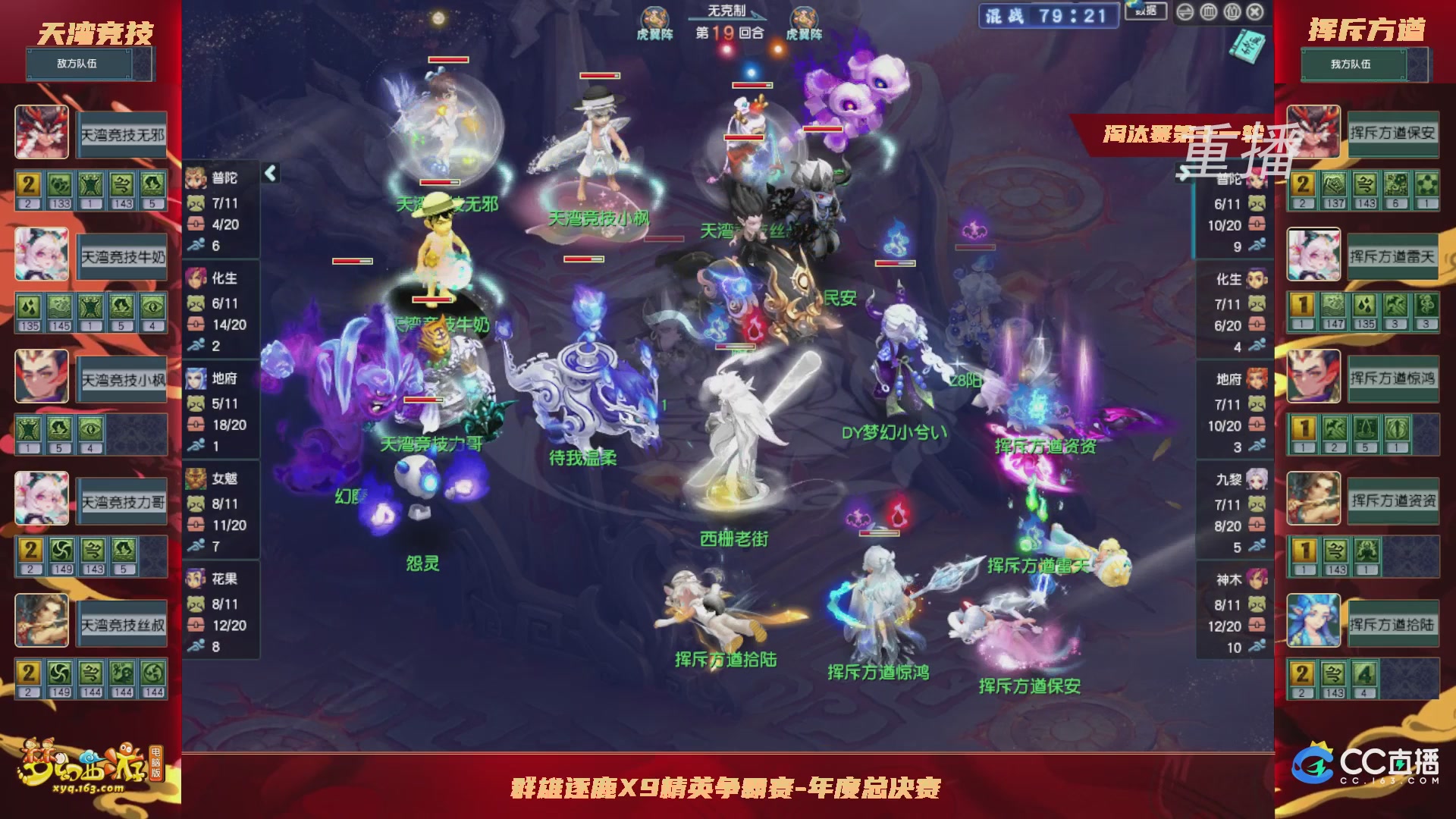Click the X close button in top-right toolbar
The width and height of the screenshot is (1456, 819).
point(1256,12)
